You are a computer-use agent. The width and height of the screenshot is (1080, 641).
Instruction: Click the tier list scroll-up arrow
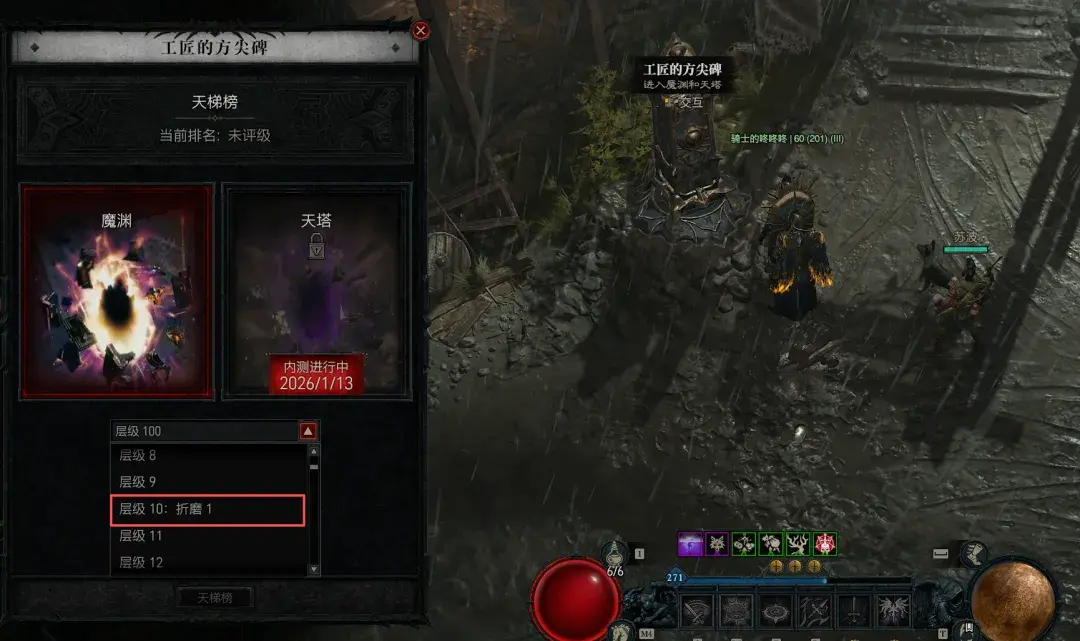(314, 453)
